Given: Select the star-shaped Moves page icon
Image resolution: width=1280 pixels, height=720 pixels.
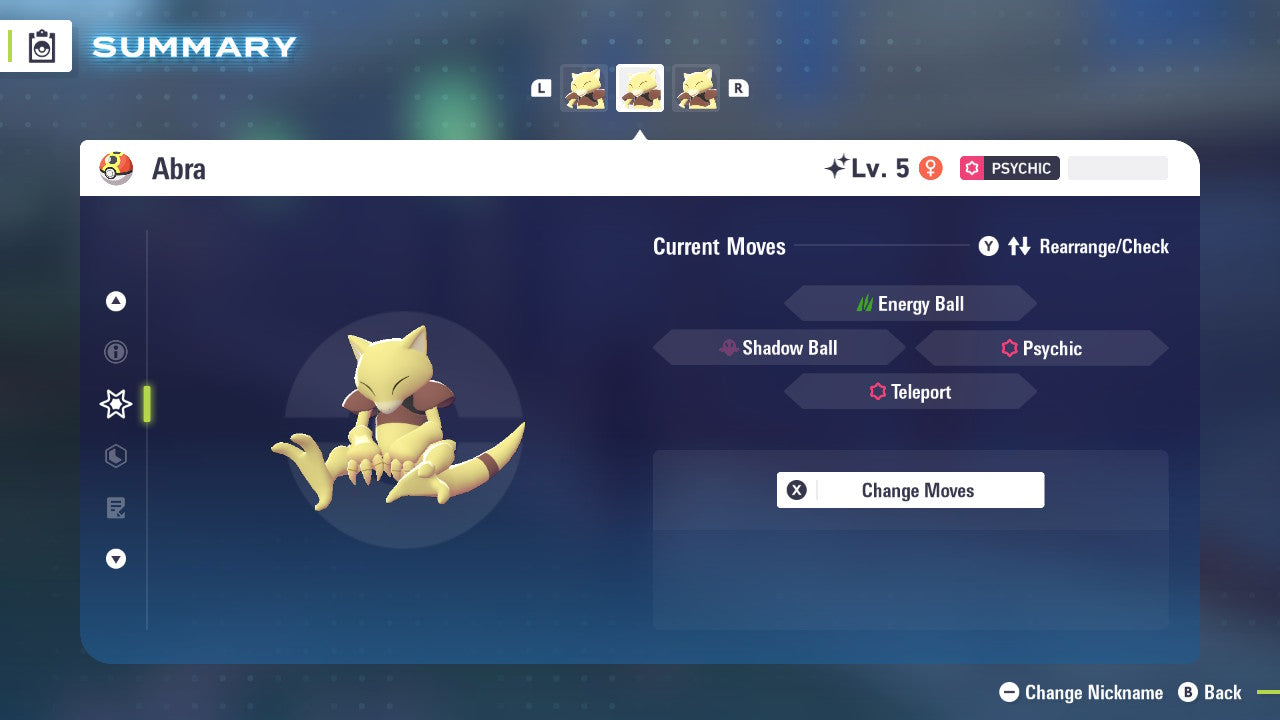Looking at the screenshot, I should 116,404.
